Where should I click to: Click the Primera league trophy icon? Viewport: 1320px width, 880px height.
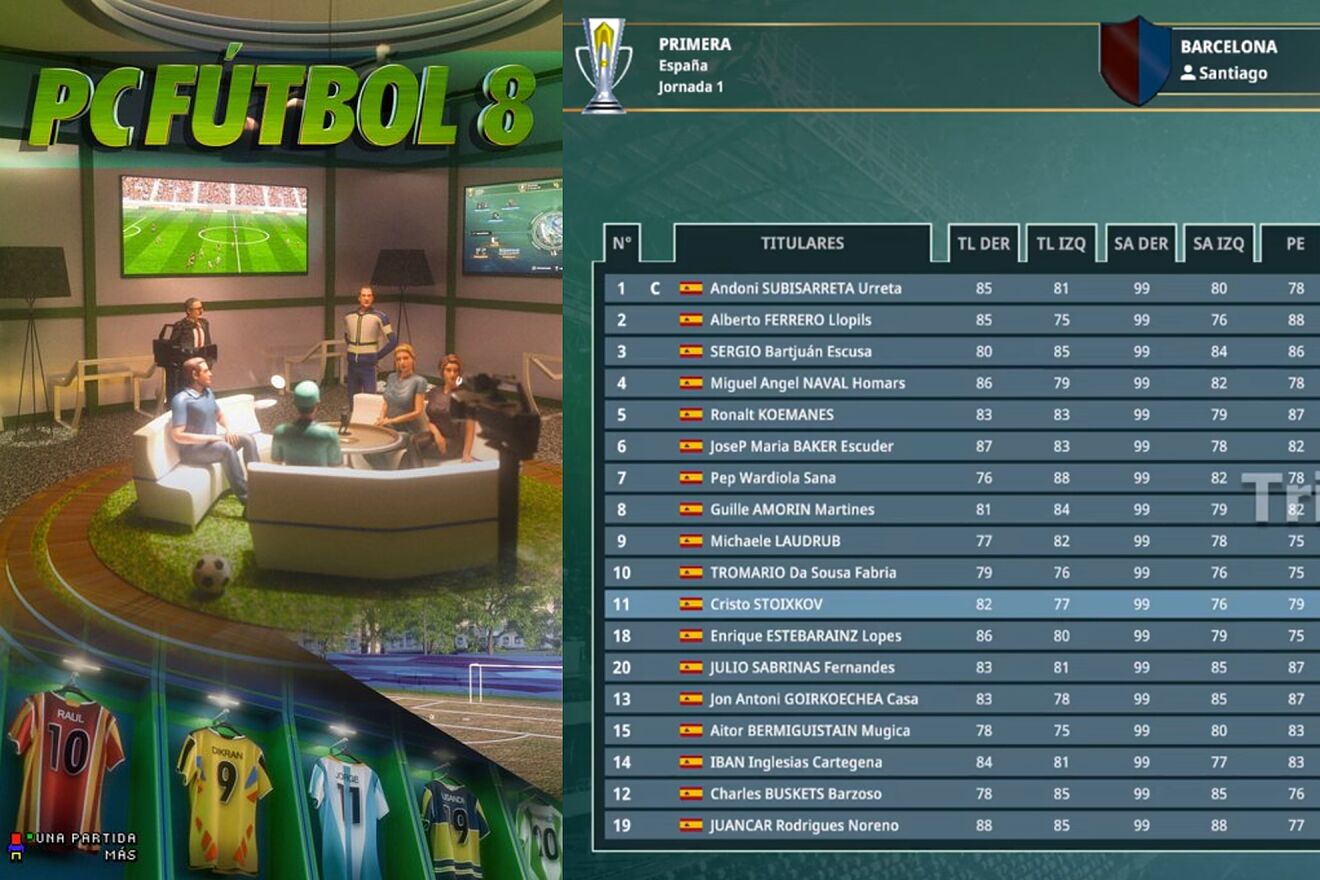604,63
